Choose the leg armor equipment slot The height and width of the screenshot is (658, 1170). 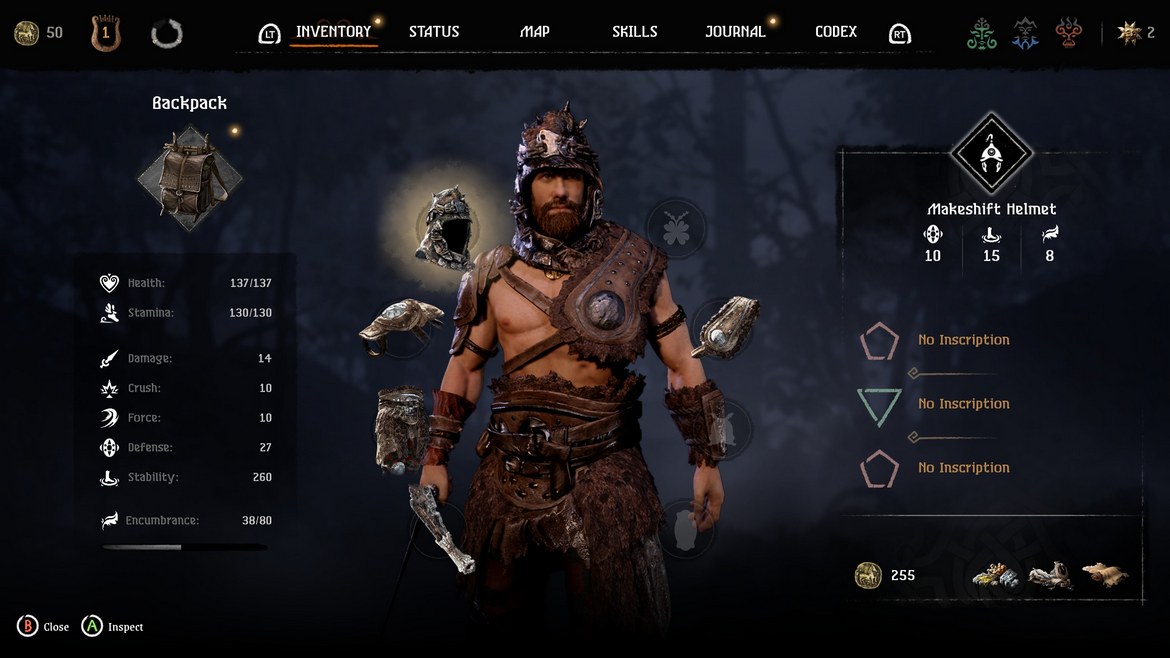(400, 427)
